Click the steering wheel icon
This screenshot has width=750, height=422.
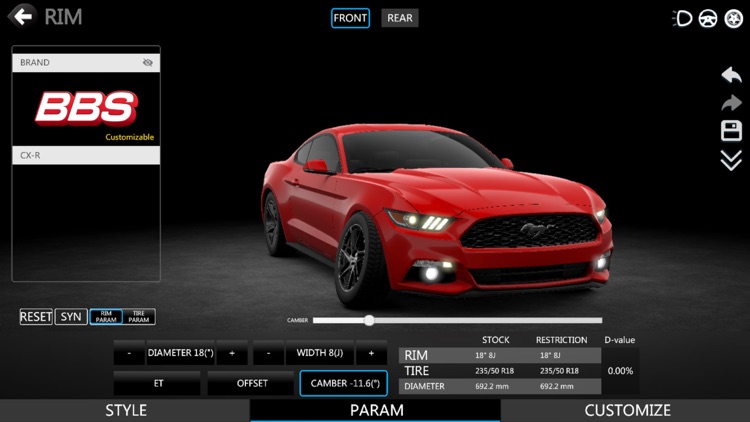click(x=708, y=18)
